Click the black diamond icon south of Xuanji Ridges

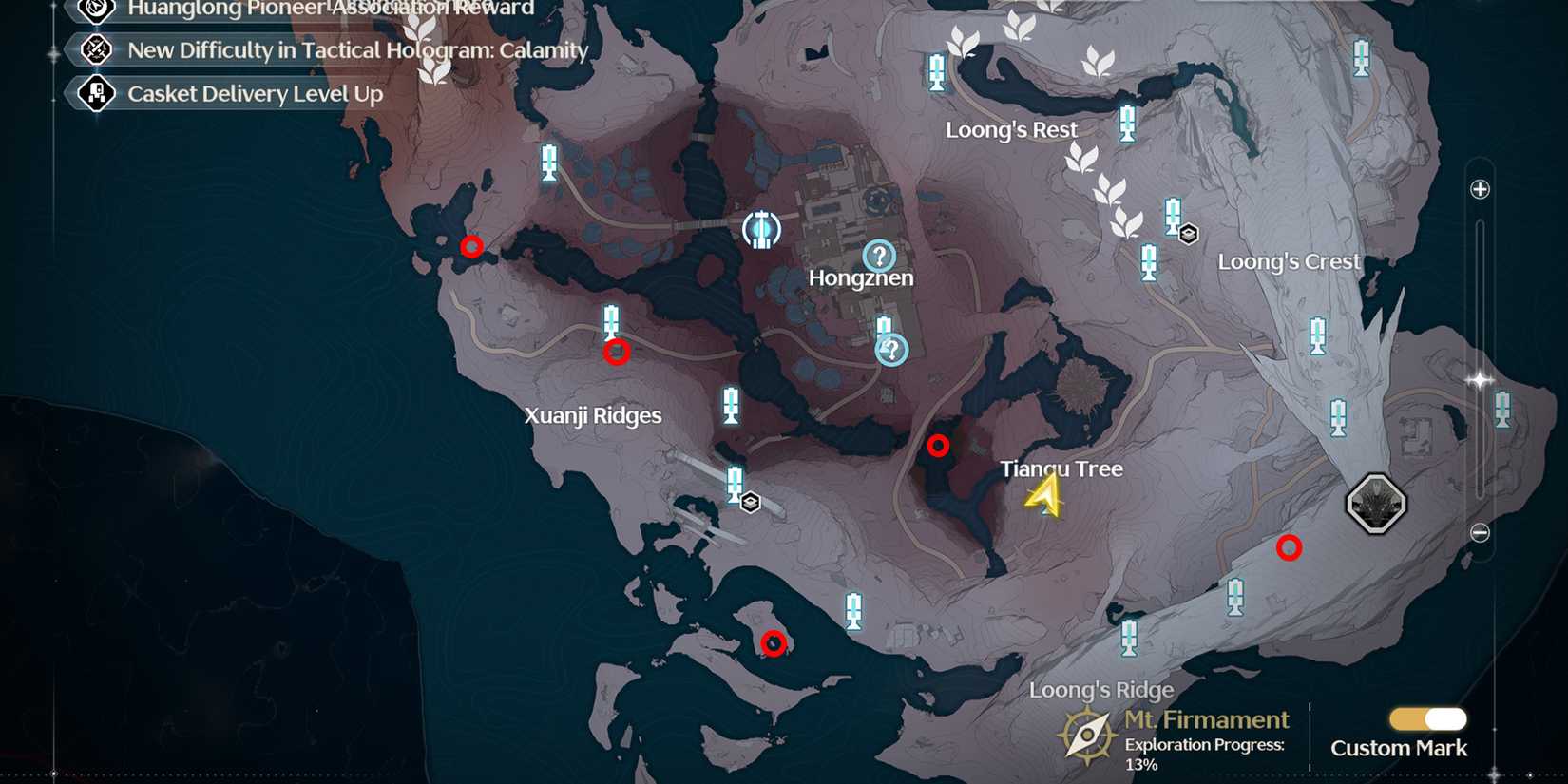coord(750,501)
